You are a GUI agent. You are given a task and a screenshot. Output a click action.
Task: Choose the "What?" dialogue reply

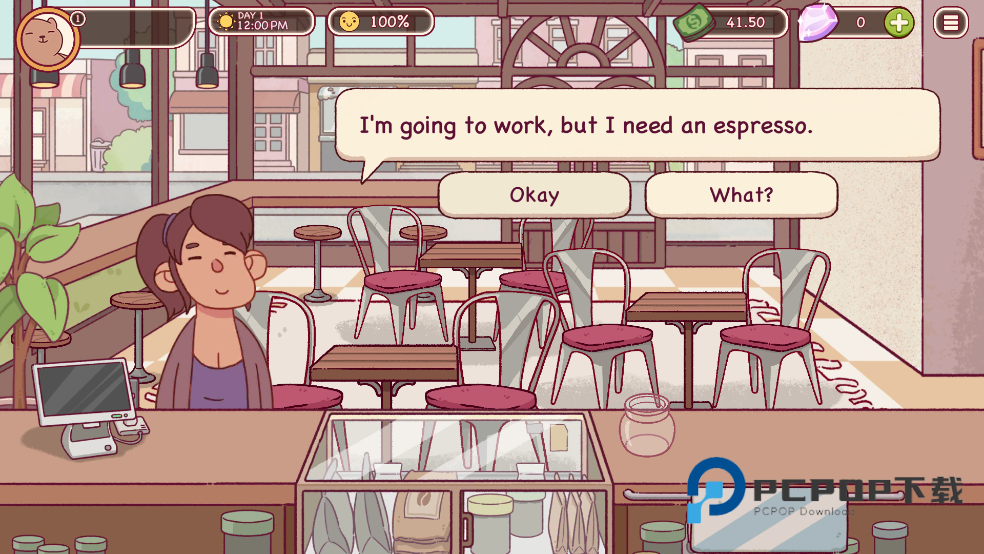point(741,195)
